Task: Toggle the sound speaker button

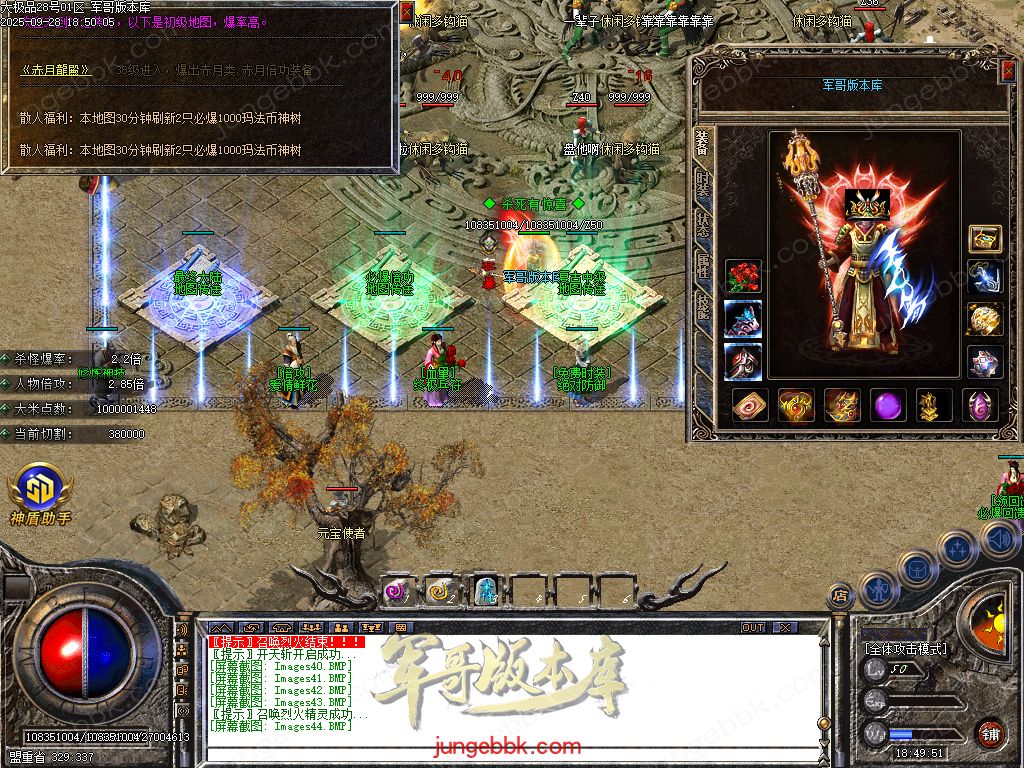Action: click(999, 540)
